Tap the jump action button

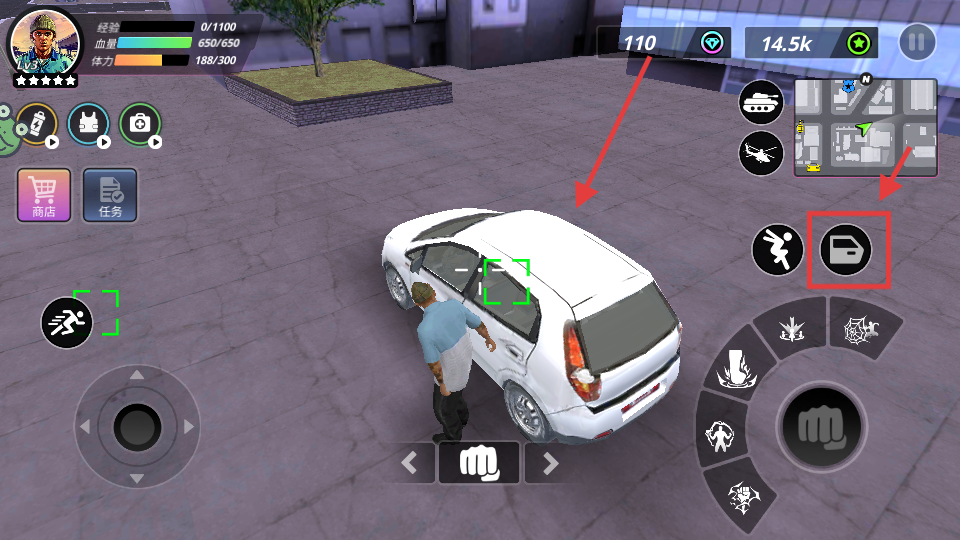coord(779,249)
